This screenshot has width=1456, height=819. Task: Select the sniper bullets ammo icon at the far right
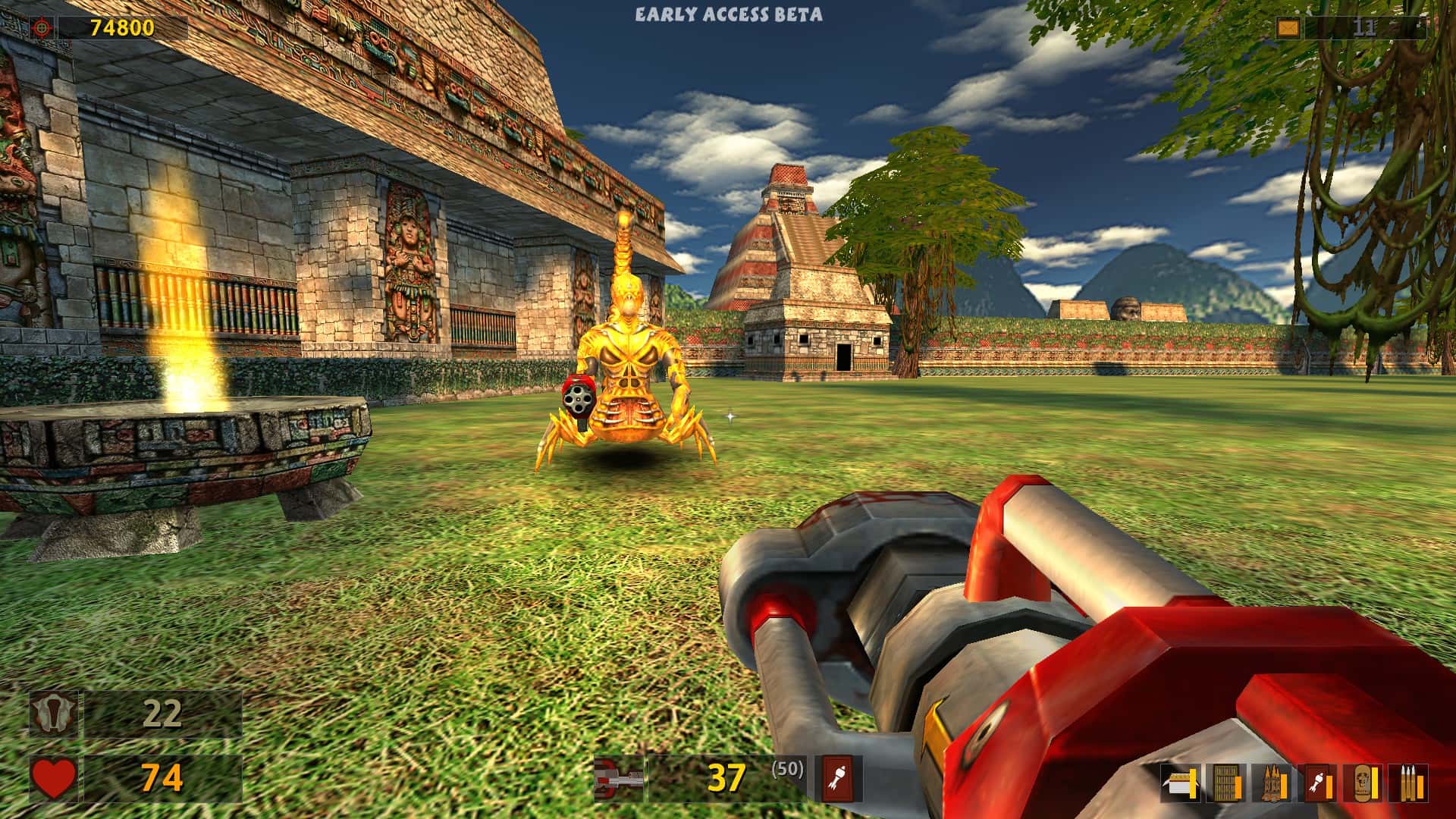pos(1408,783)
